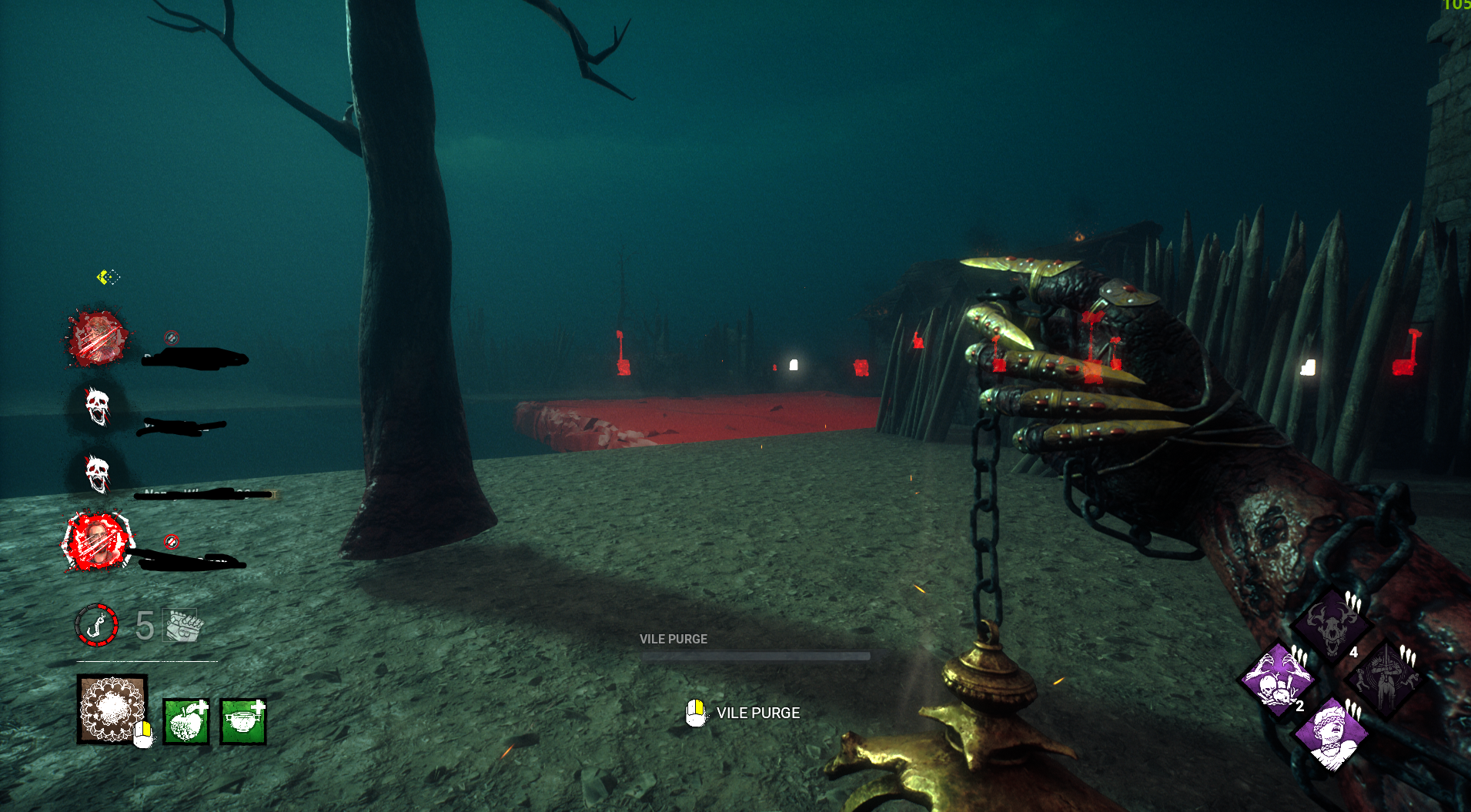Click the dimmed swordsman perk icon
The width and height of the screenshot is (1471, 812).
tap(1385, 679)
